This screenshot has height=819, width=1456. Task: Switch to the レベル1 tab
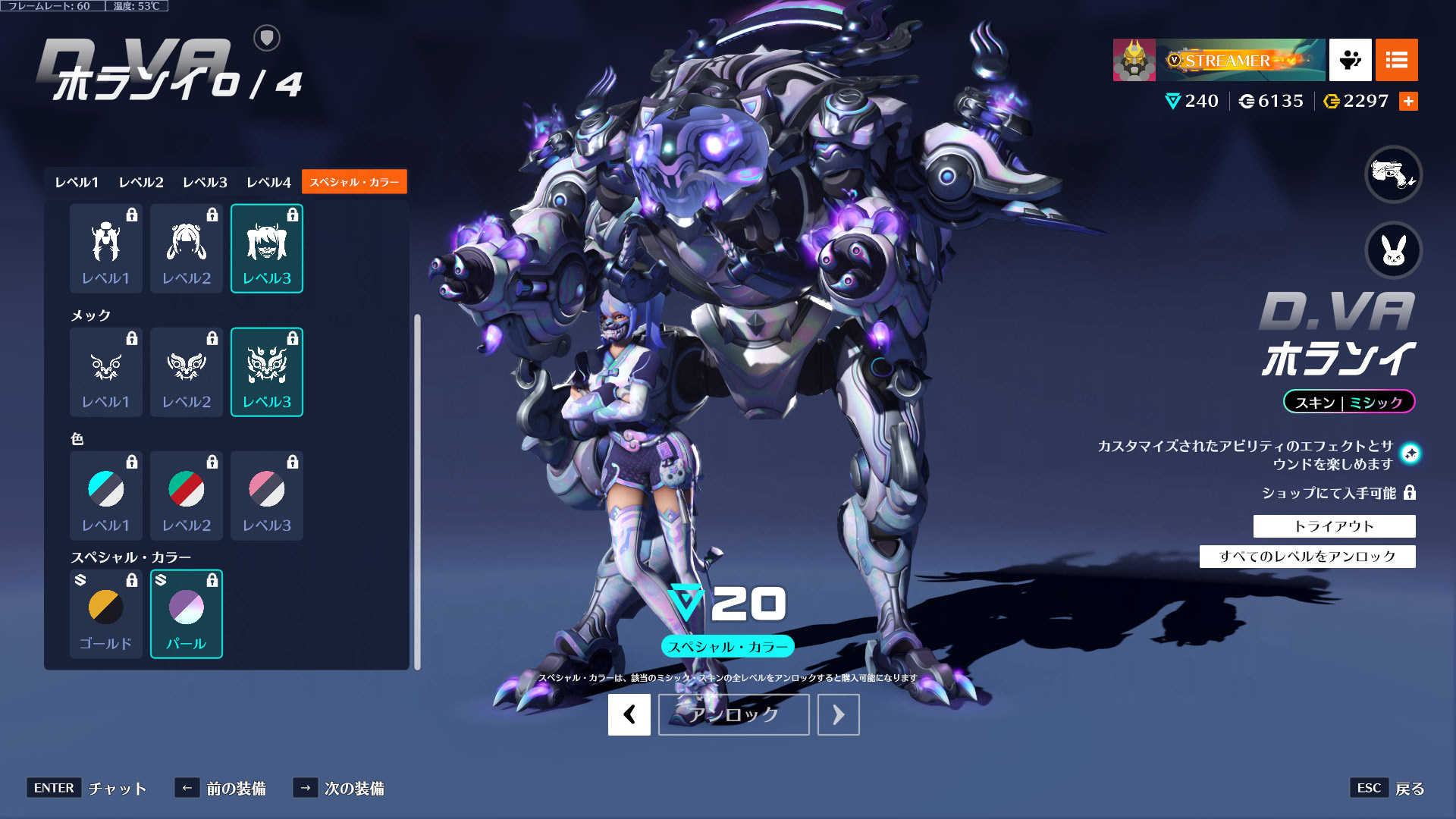[x=77, y=182]
